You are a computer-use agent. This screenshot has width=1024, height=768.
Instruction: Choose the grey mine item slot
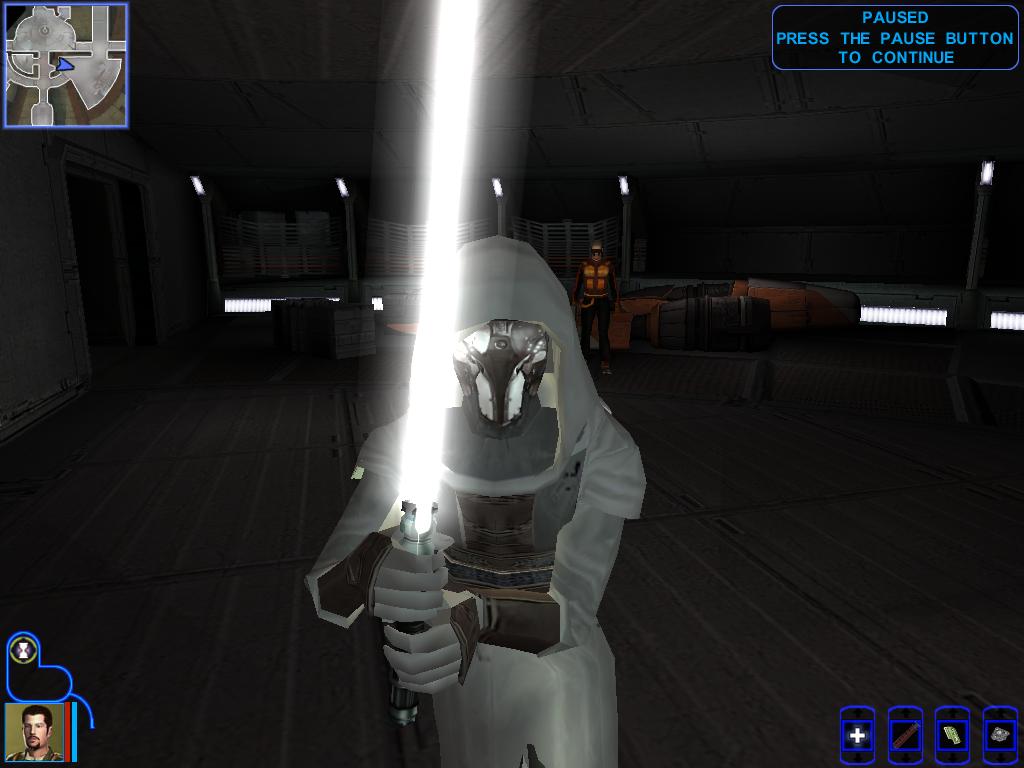(1000, 736)
